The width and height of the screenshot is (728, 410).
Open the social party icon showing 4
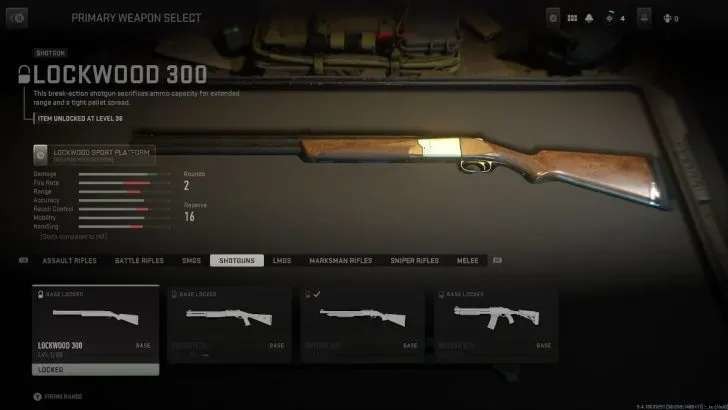coord(611,17)
